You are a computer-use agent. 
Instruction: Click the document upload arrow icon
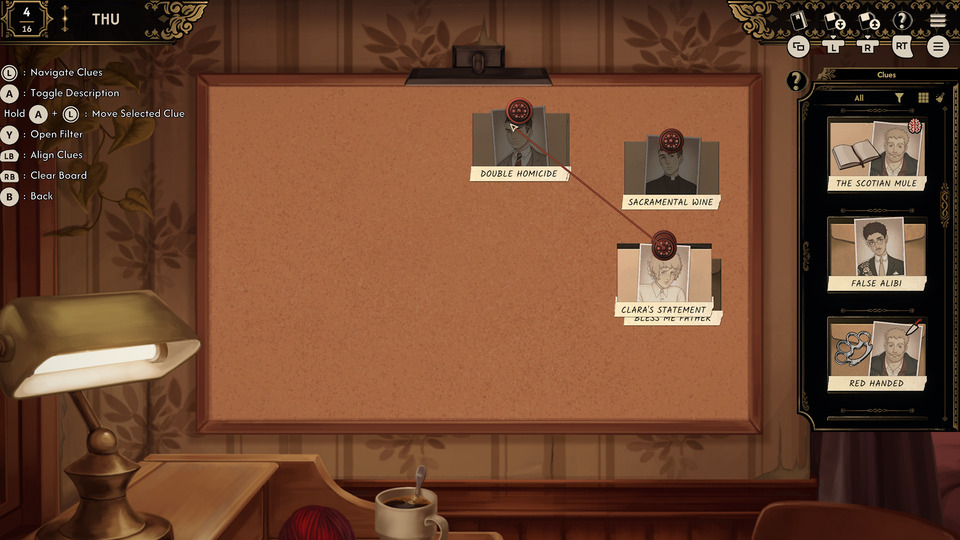point(868,20)
